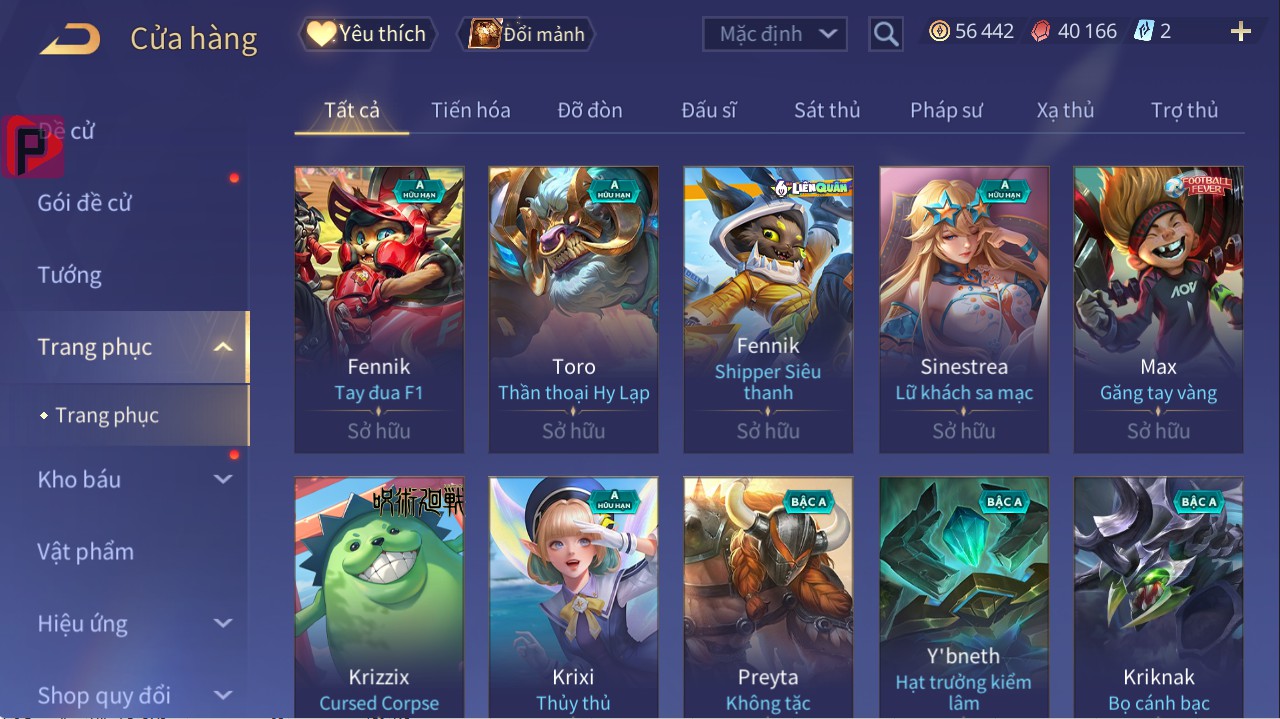1280x719 pixels.
Task: Expand the Mặc định sort dropdown
Action: click(x=775, y=34)
